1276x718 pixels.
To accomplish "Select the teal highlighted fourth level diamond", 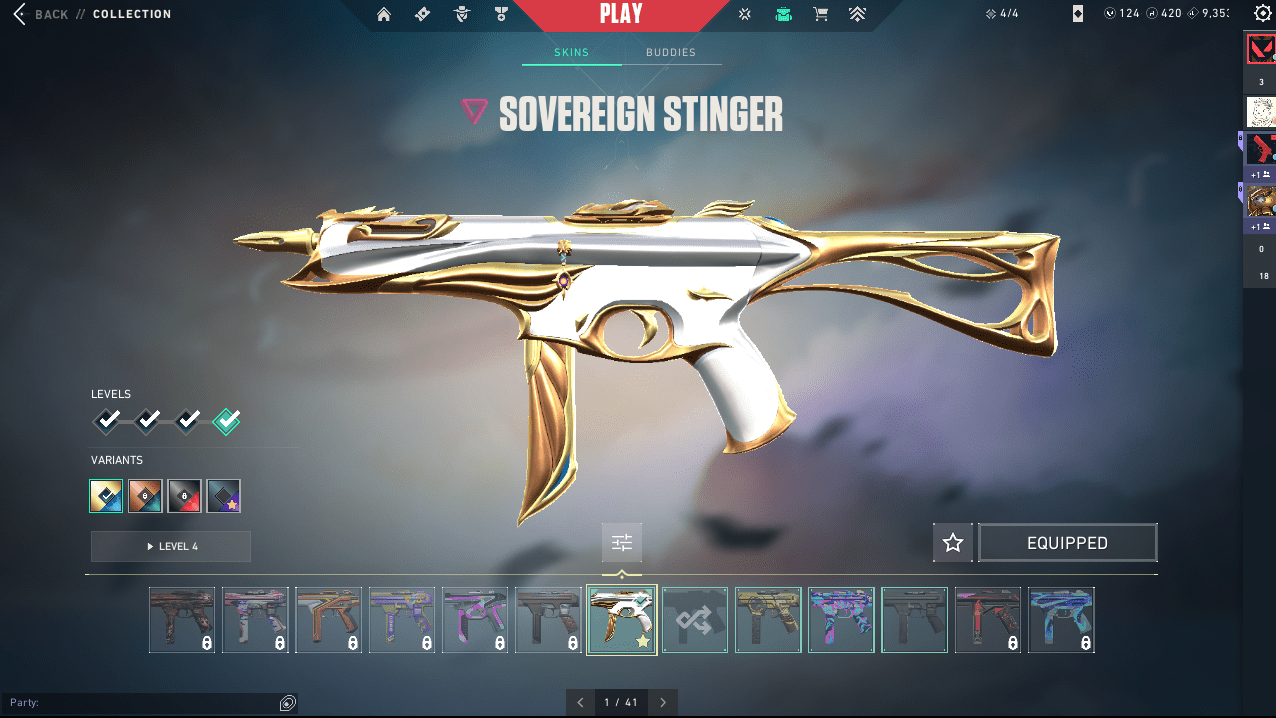I will tap(227, 421).
